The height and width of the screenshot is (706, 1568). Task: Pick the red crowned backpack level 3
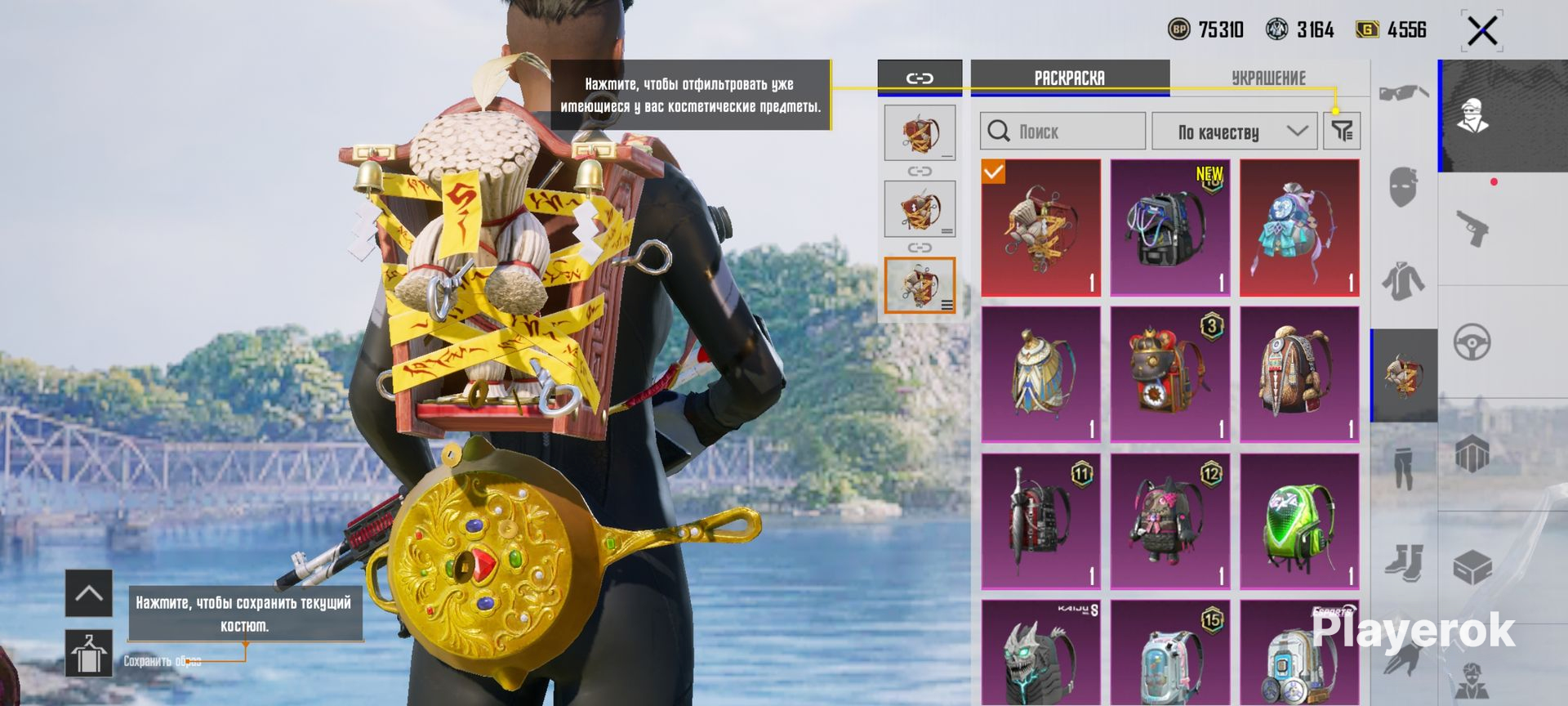coord(1169,374)
